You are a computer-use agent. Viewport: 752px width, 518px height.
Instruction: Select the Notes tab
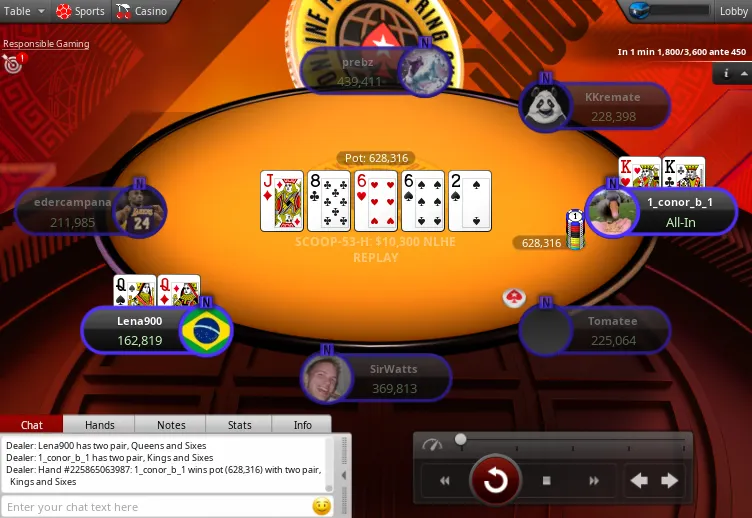pos(171,425)
